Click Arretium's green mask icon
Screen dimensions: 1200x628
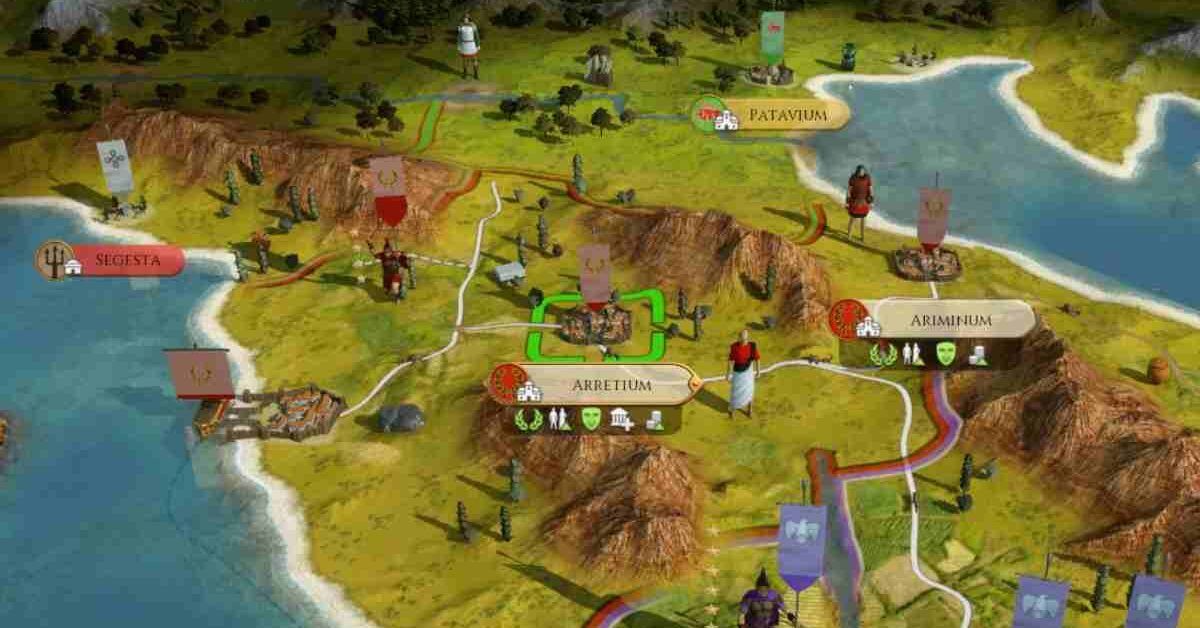[x=589, y=419]
